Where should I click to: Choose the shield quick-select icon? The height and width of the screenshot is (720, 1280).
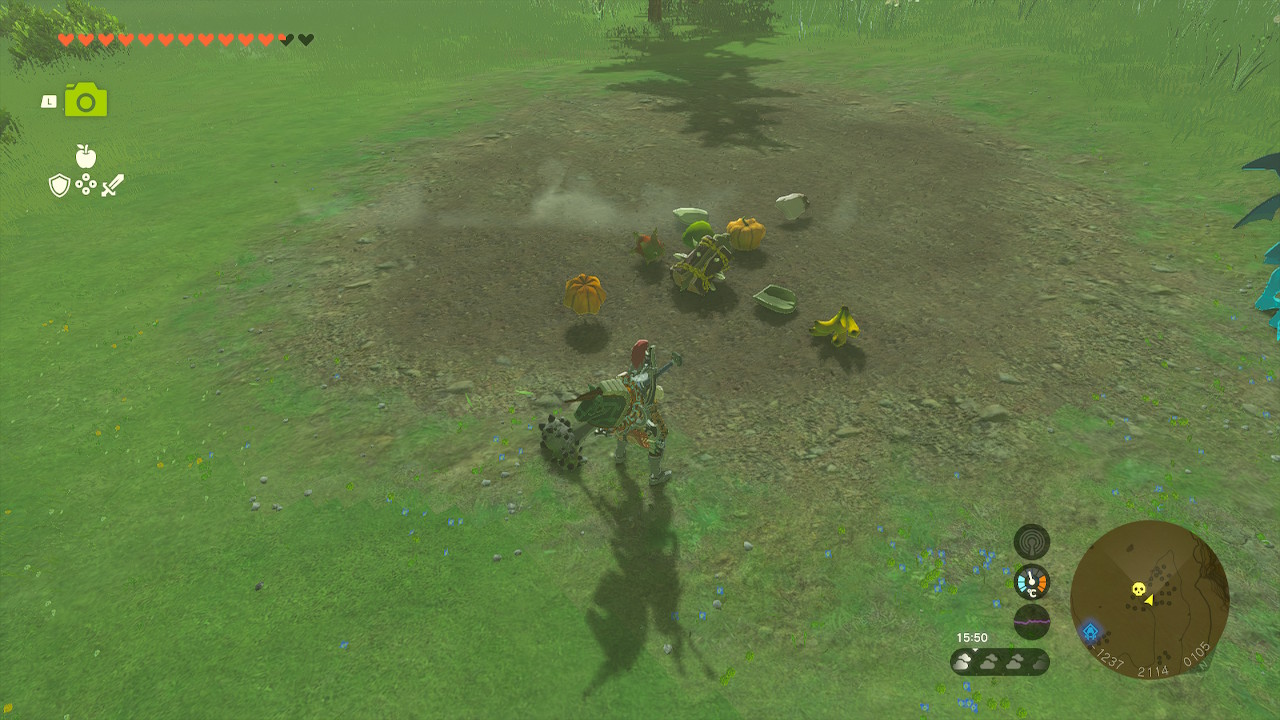point(59,185)
